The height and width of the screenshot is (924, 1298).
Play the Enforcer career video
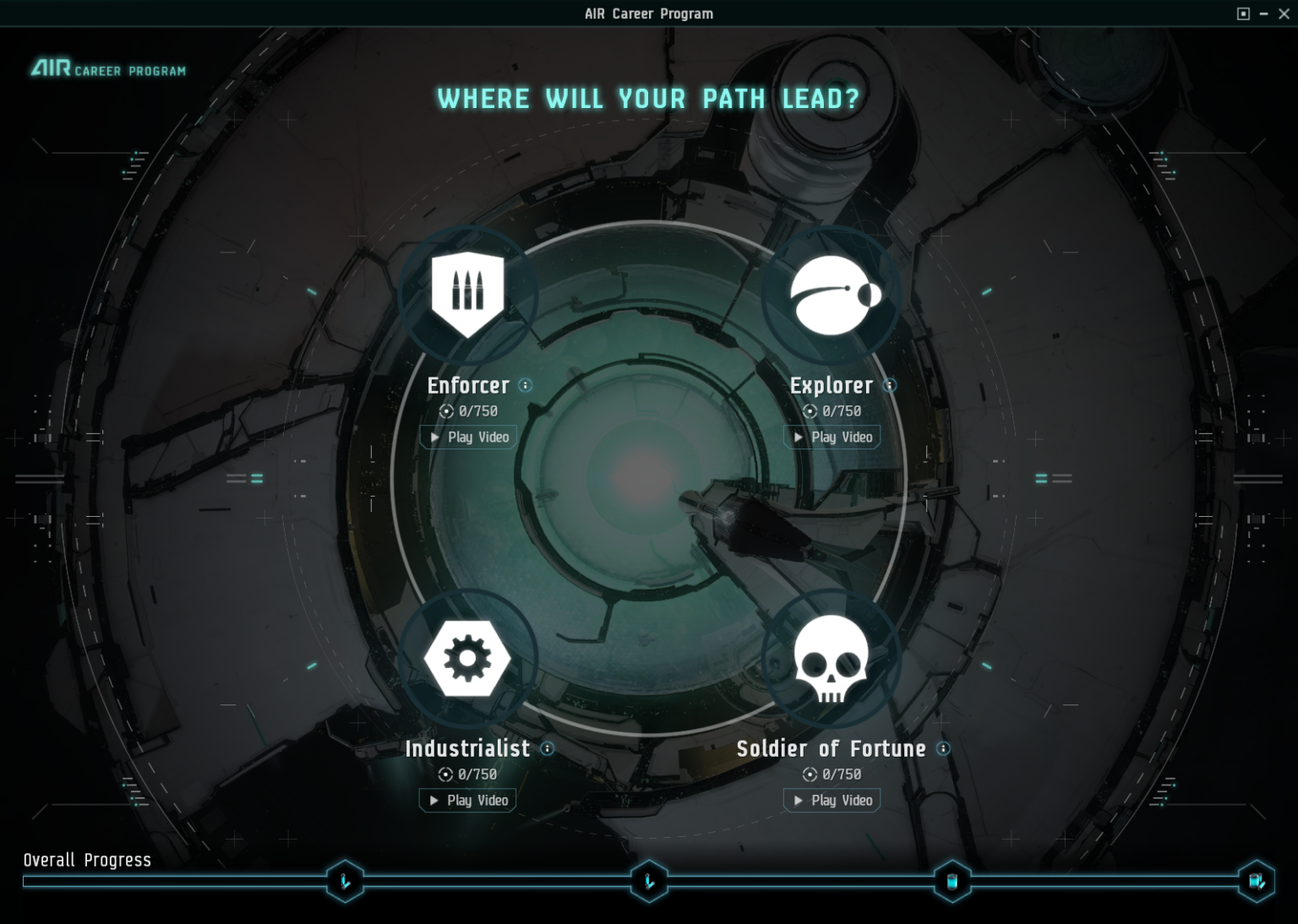coord(467,437)
